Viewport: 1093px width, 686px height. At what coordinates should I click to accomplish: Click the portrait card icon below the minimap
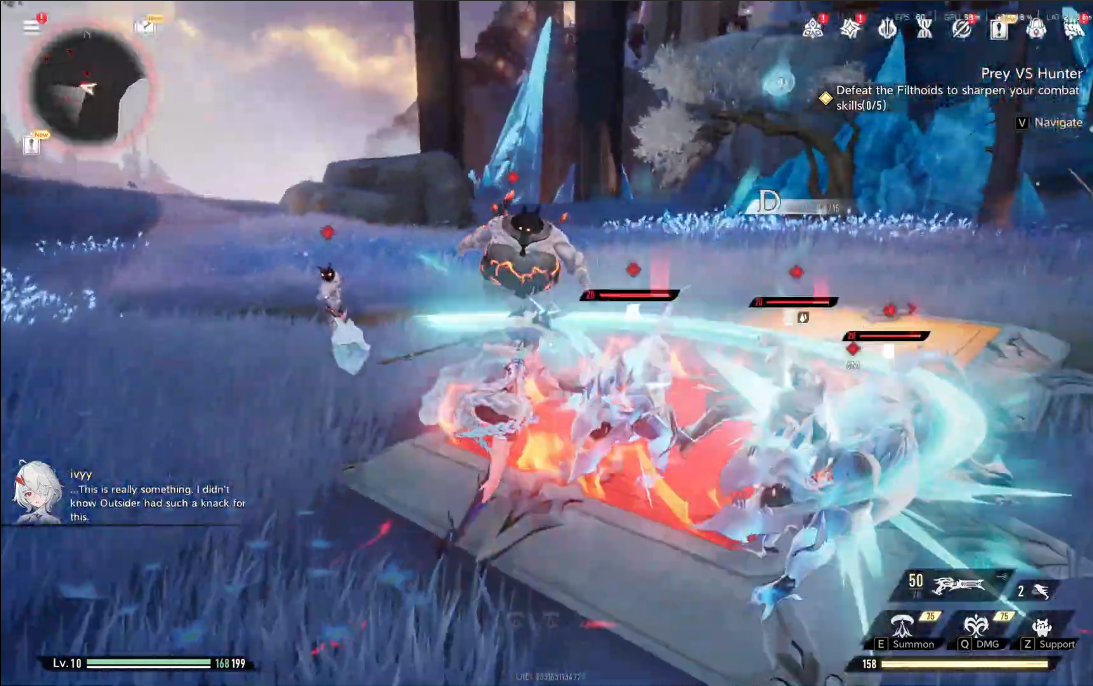pos(32,146)
